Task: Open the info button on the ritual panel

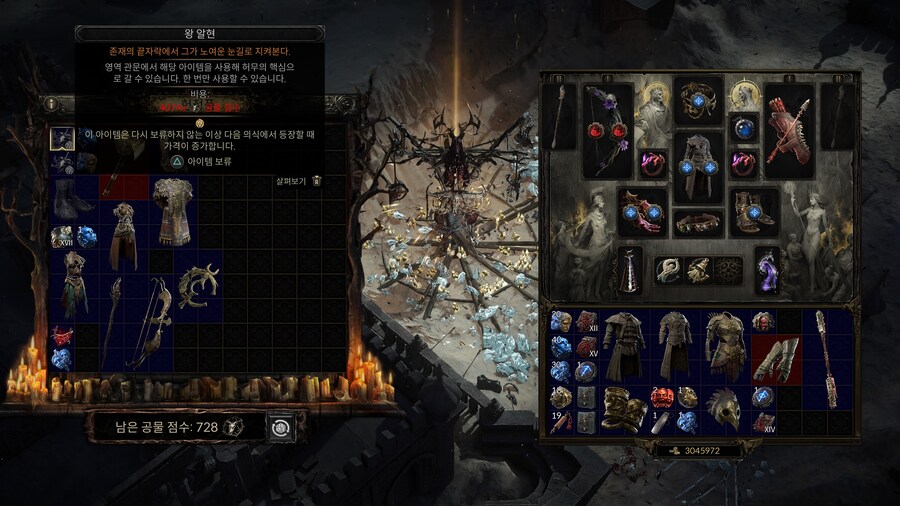Action: pyautogui.click(x=50, y=103)
